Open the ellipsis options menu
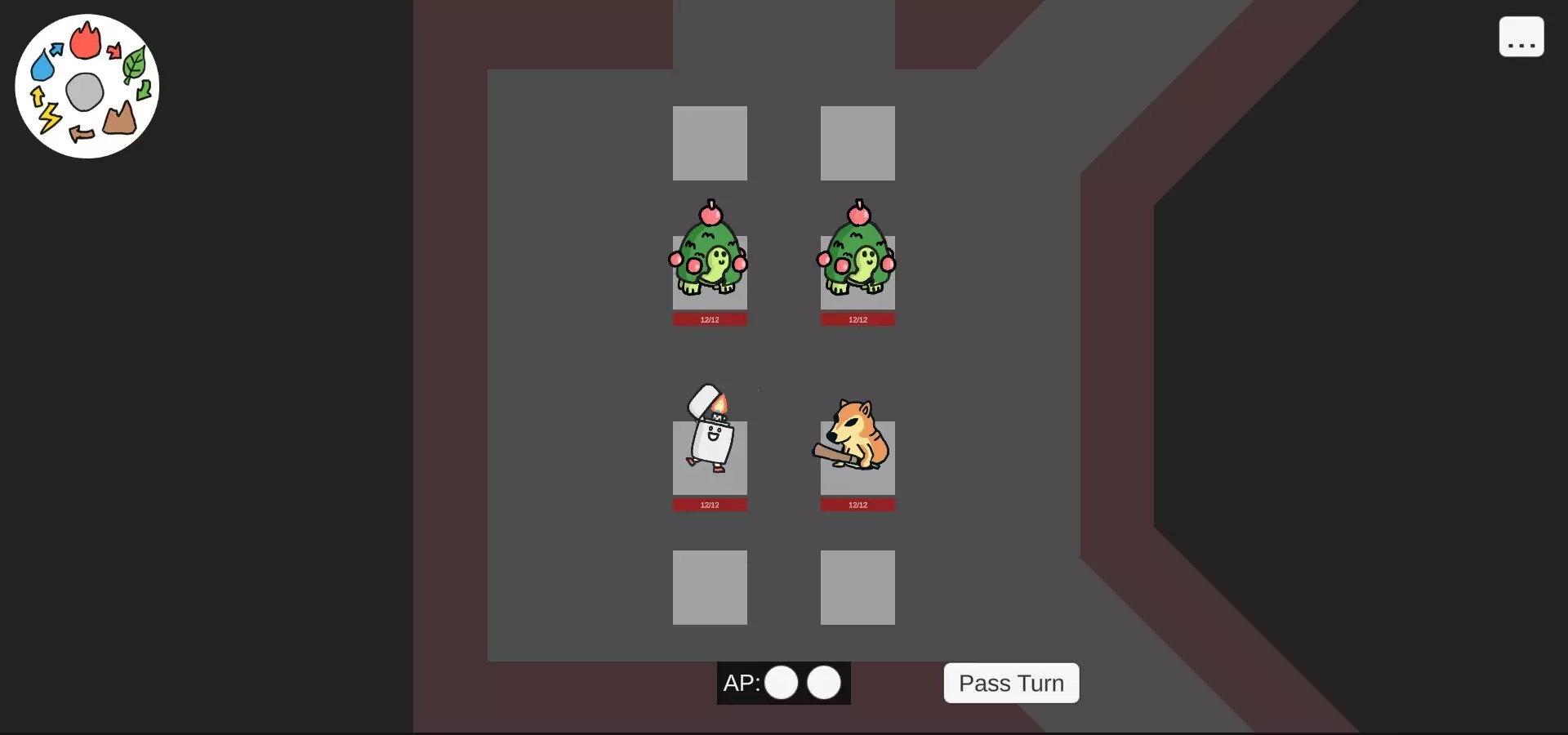Screen dimensions: 1568x735 [1521, 37]
